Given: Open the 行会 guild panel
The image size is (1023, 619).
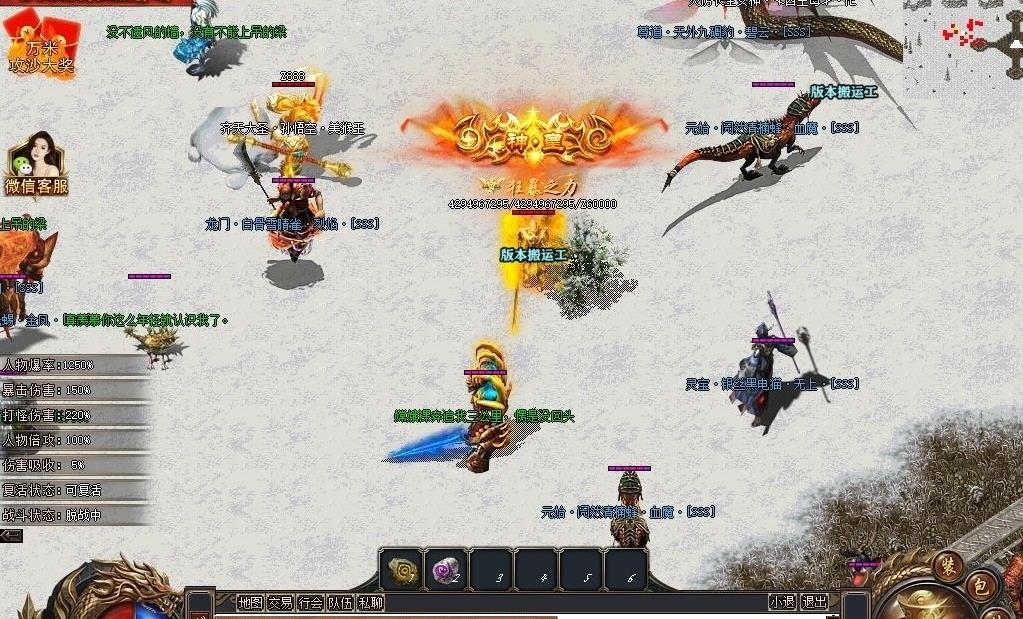Looking at the screenshot, I should 311,602.
